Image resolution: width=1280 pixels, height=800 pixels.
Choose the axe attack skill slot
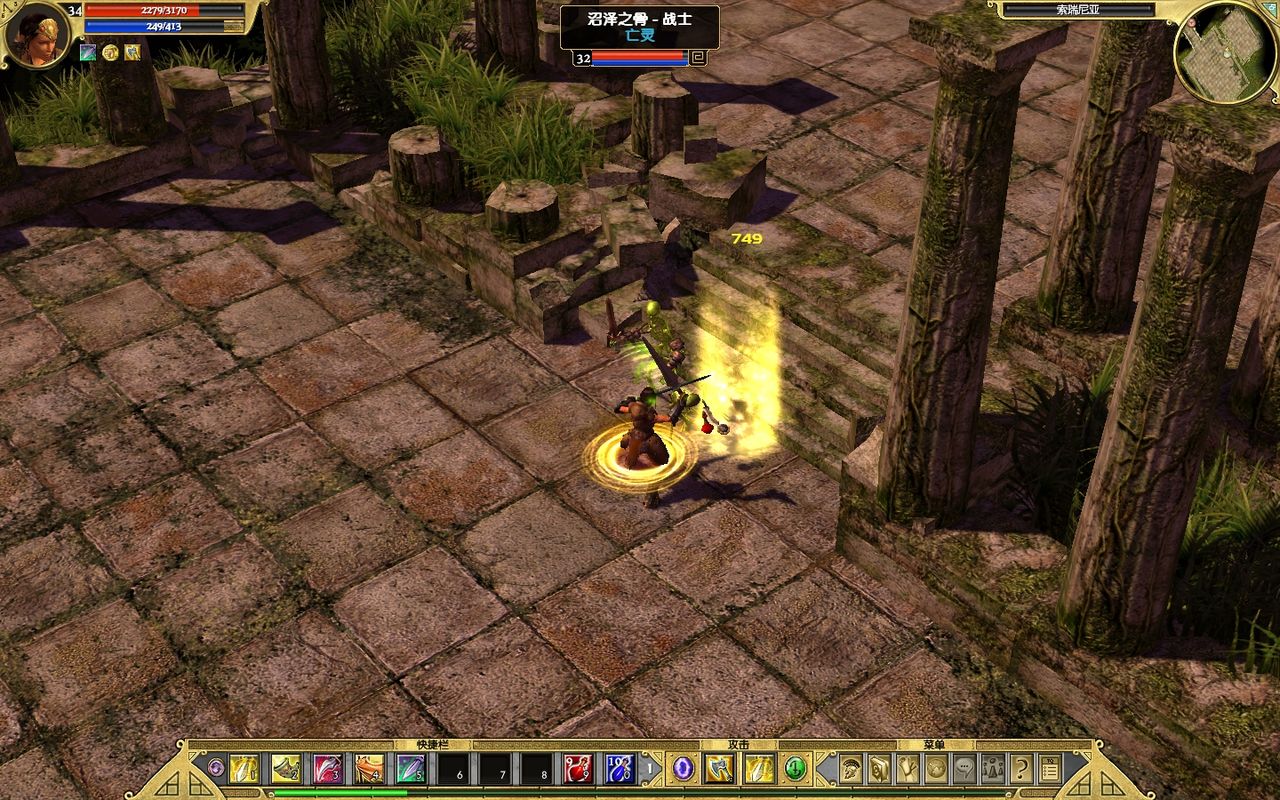[x=718, y=768]
